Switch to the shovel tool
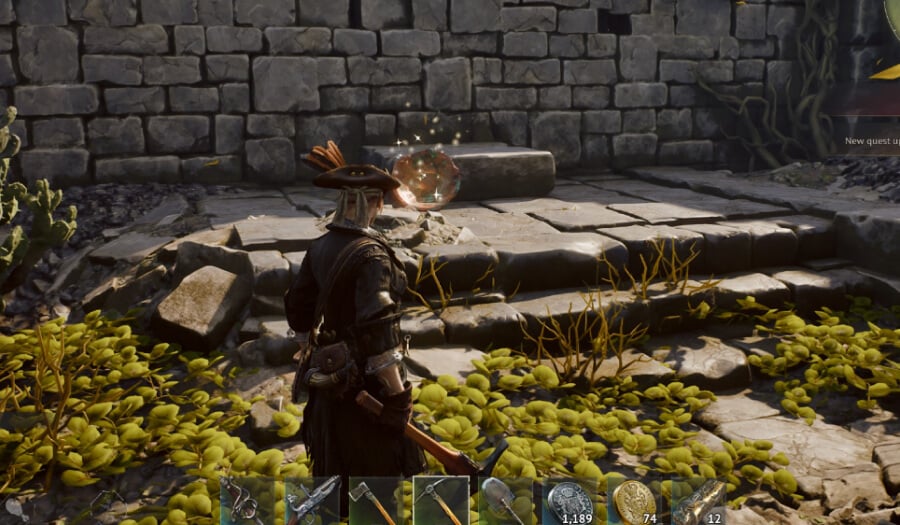 pos(505,500)
